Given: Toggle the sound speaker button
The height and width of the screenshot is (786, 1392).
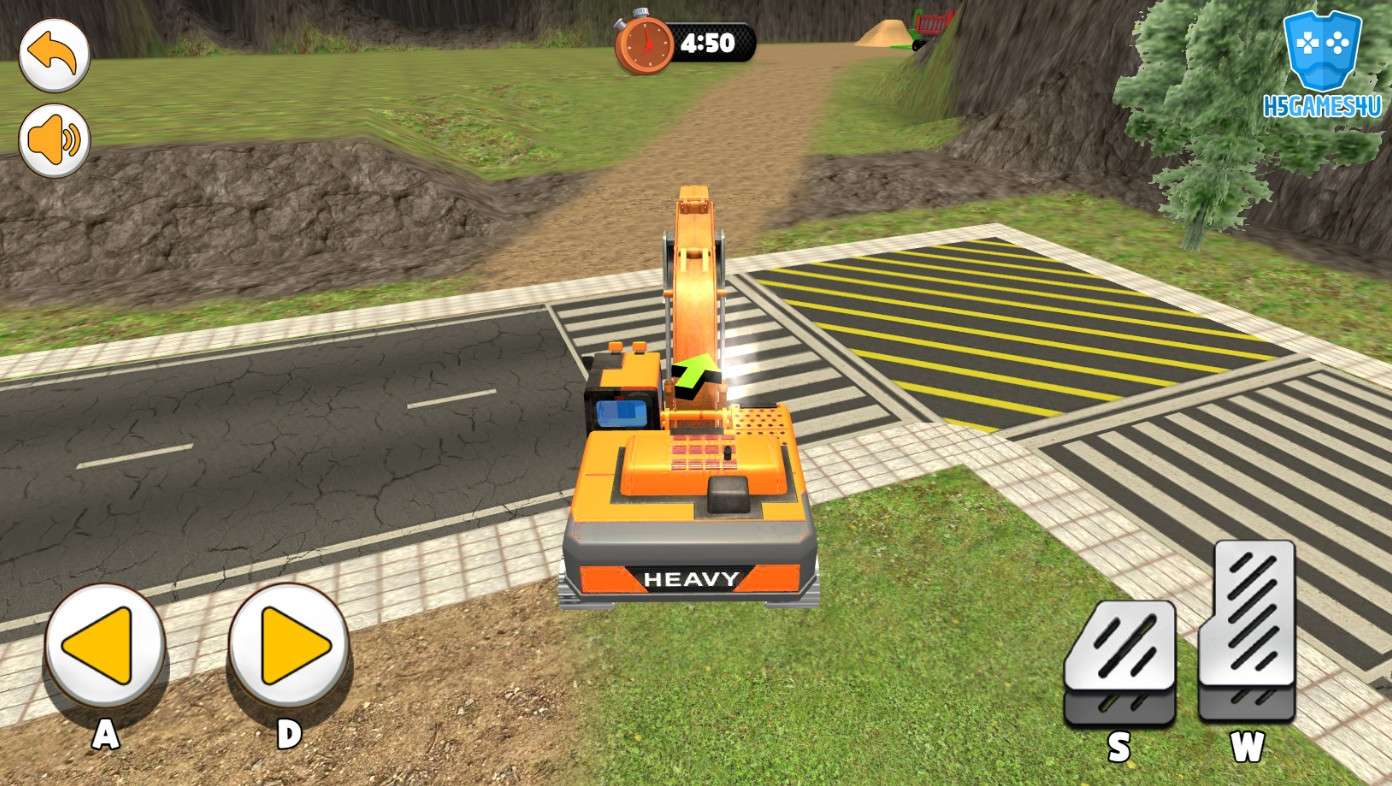Looking at the screenshot, I should tap(54, 140).
